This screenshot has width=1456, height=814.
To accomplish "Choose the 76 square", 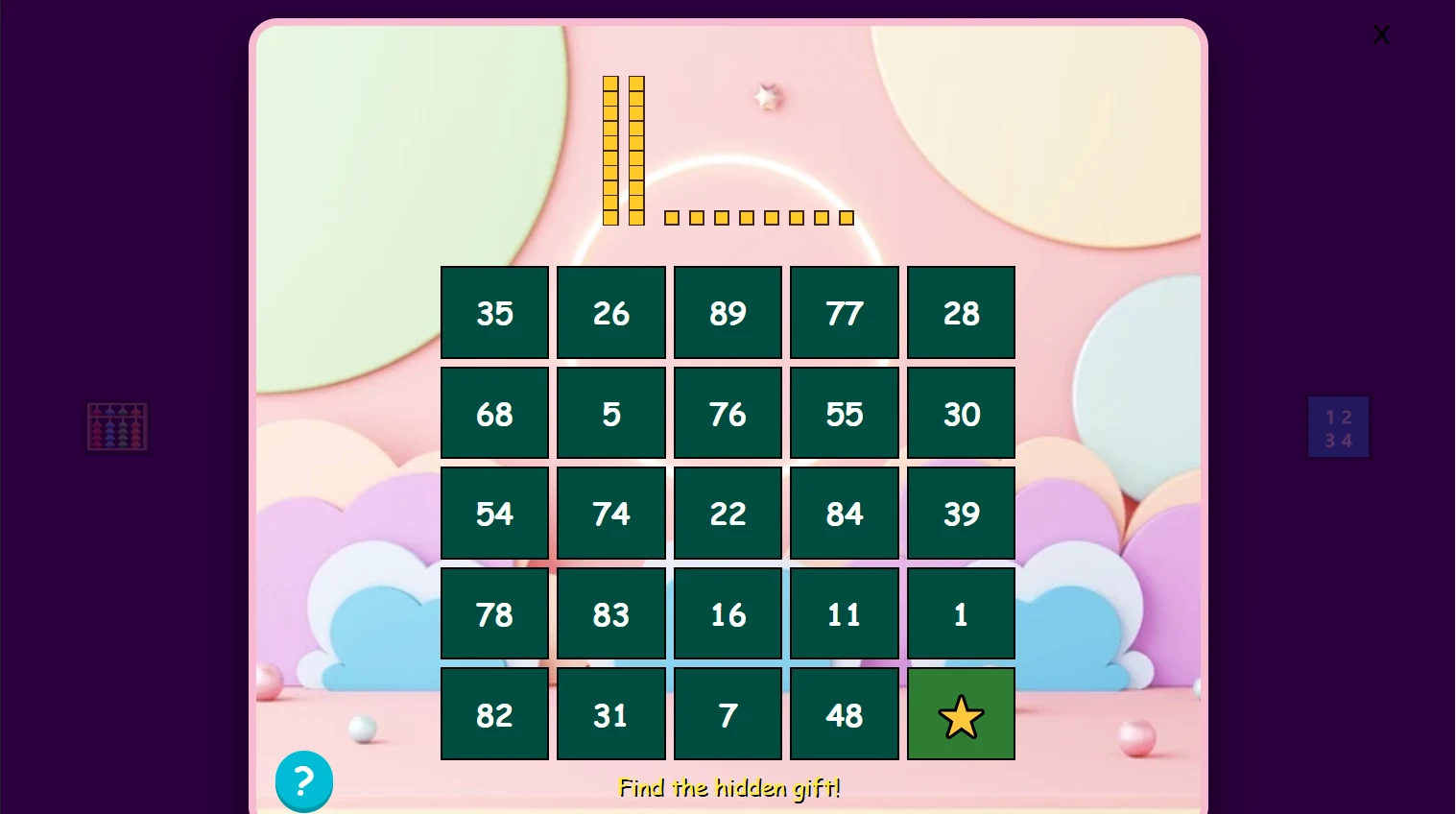I will point(728,414).
